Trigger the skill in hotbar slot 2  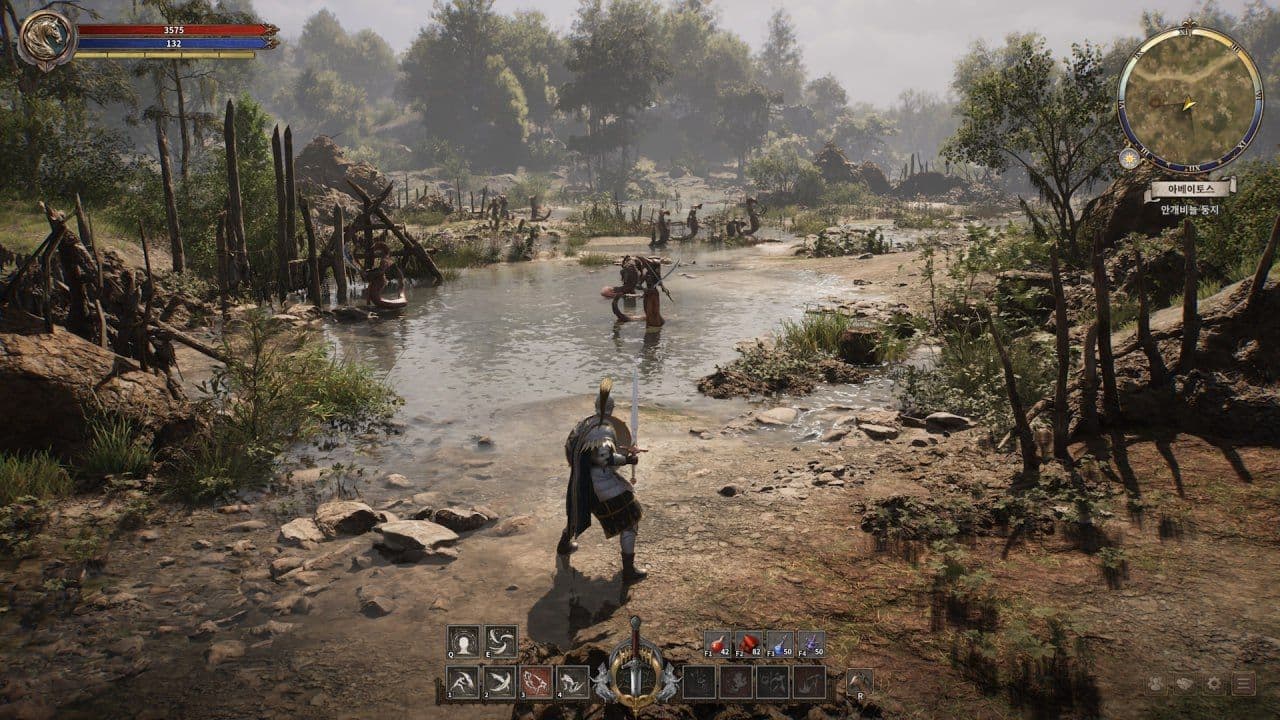(x=499, y=682)
